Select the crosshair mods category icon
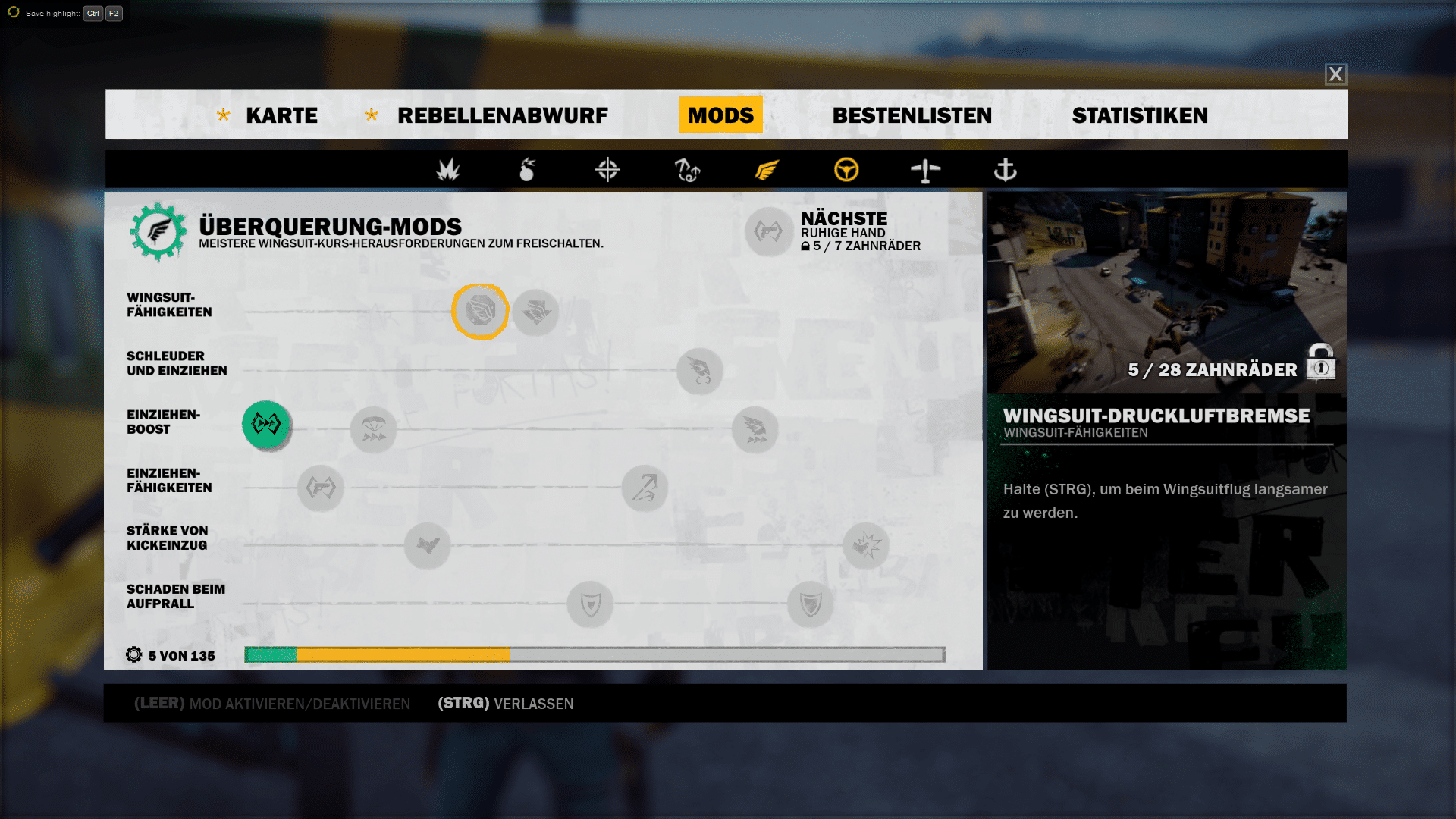 coord(607,170)
